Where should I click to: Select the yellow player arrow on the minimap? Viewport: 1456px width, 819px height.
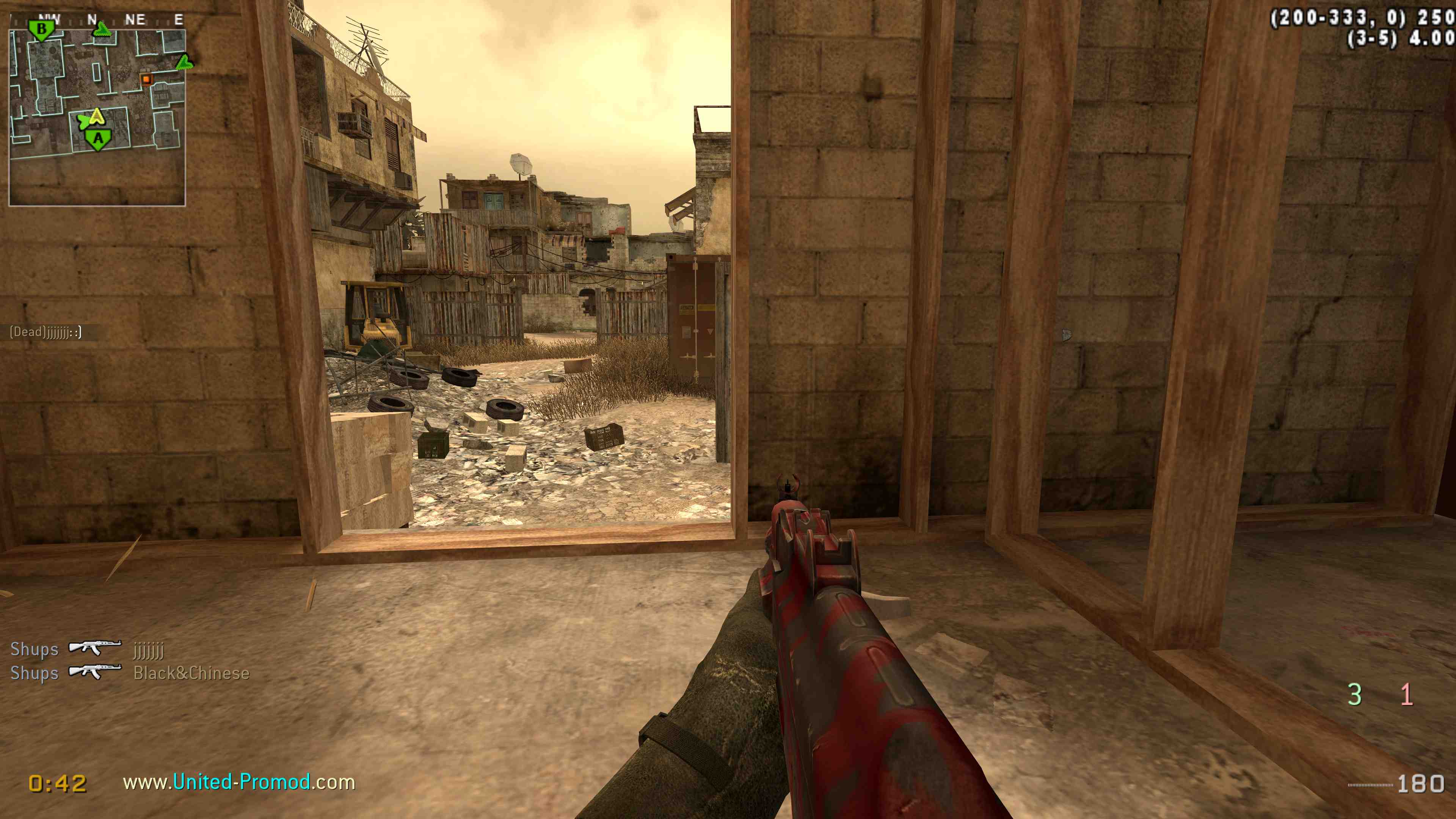pos(97,117)
